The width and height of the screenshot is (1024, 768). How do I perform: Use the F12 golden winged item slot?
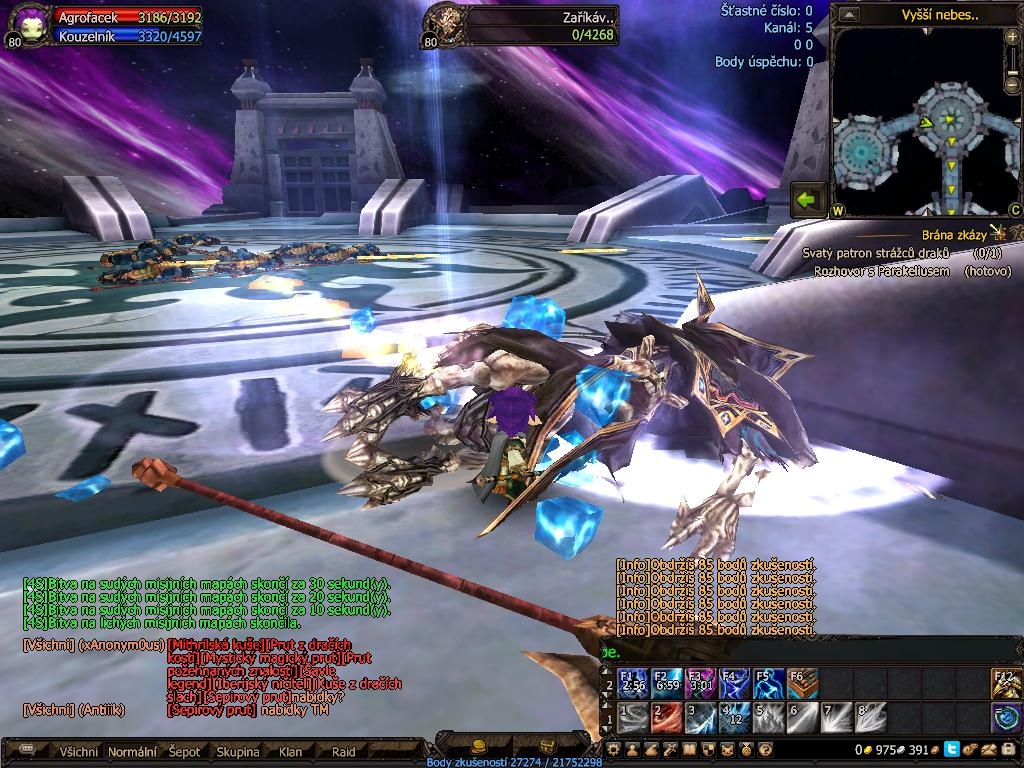pyautogui.click(x=1006, y=684)
